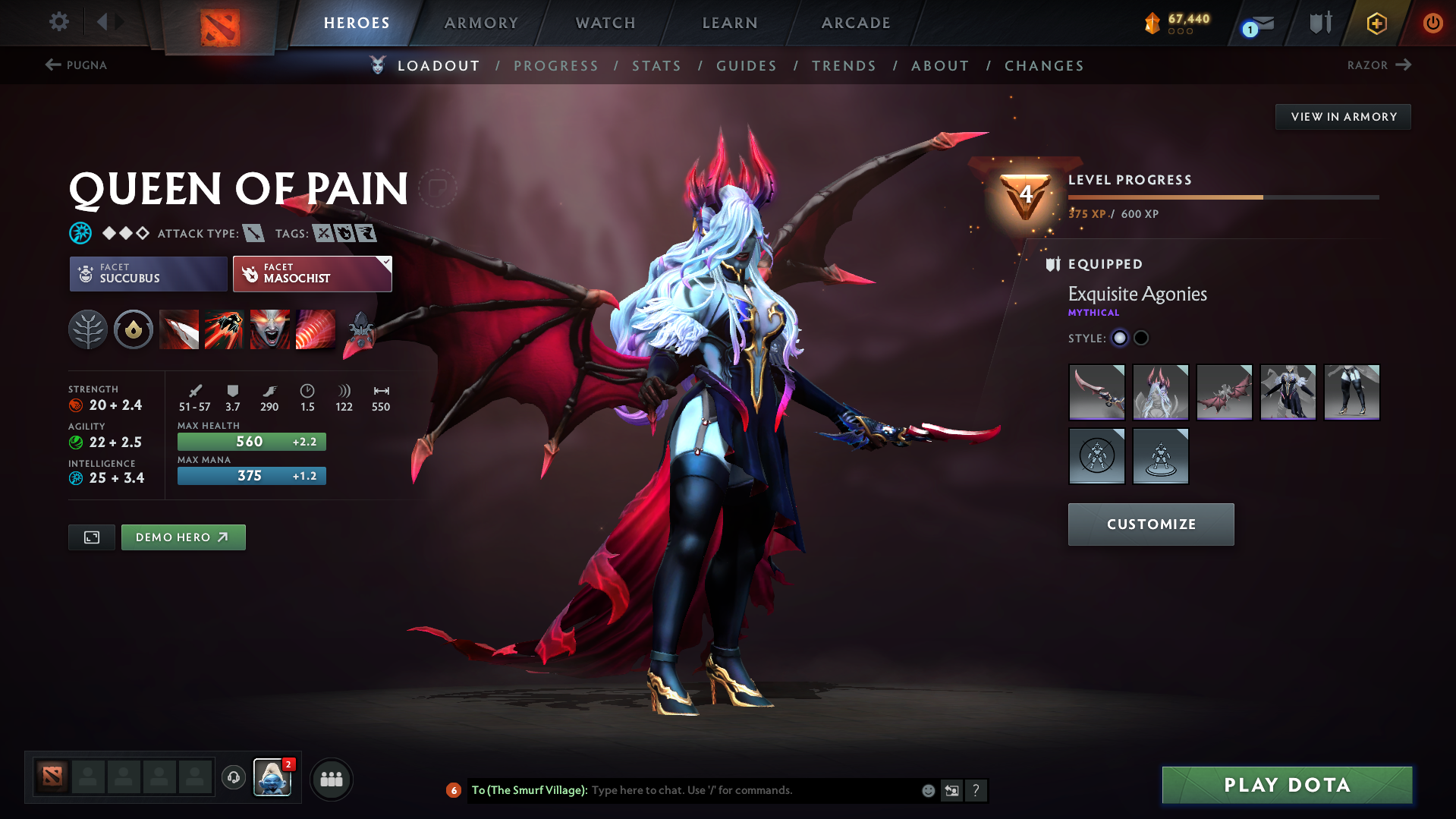Open the Dota 2 settings gear
The width and height of the screenshot is (1456, 819).
(59, 22)
